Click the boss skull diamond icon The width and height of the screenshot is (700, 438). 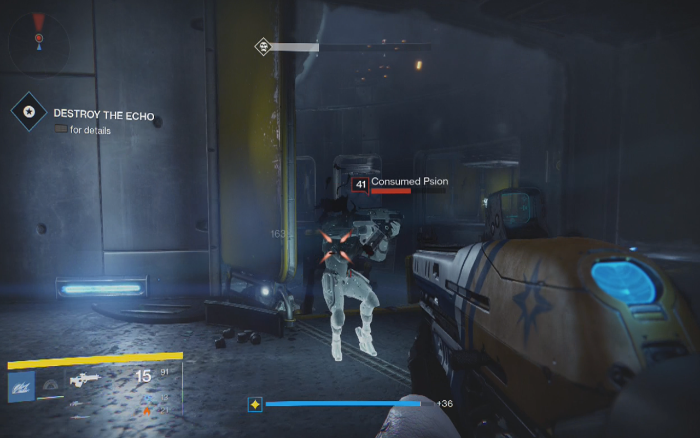point(262,46)
